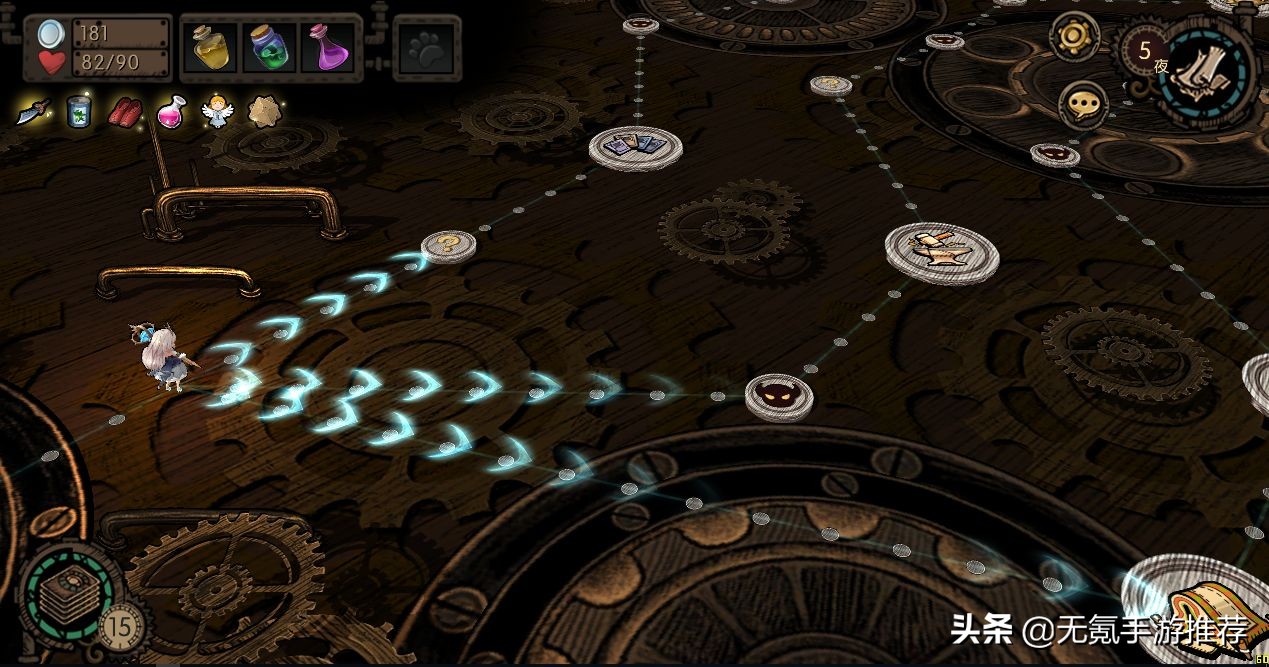Inspect the pink round flask relic
The width and height of the screenshot is (1269, 667).
(170, 111)
